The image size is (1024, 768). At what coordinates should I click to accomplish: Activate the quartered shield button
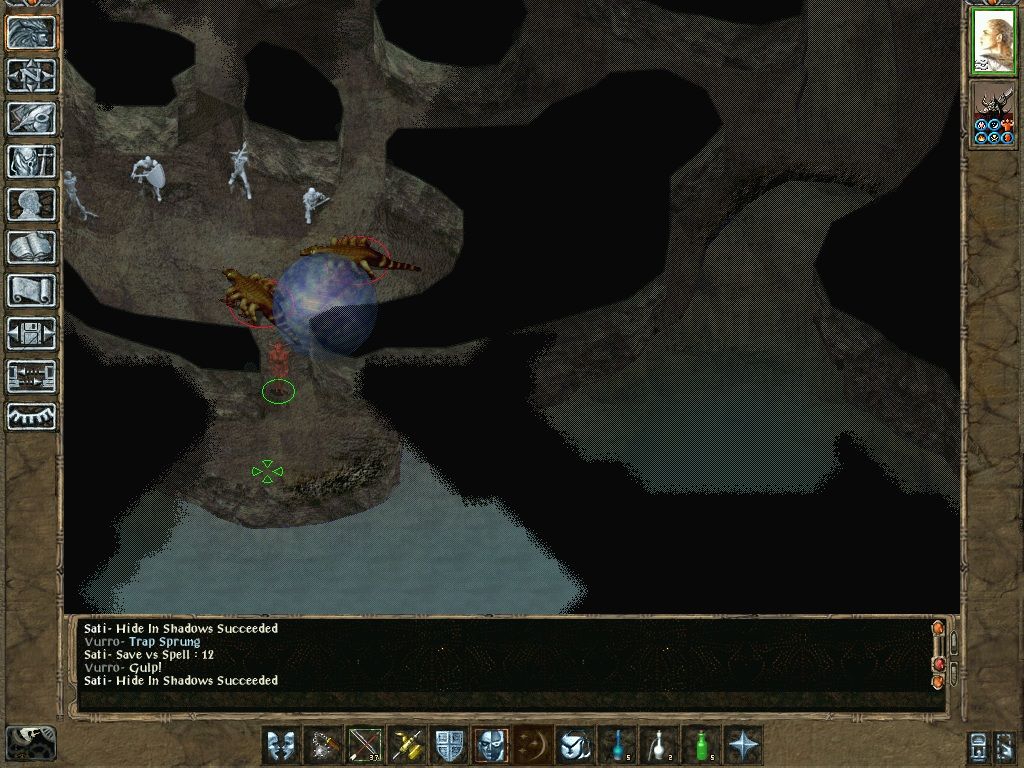tap(449, 745)
